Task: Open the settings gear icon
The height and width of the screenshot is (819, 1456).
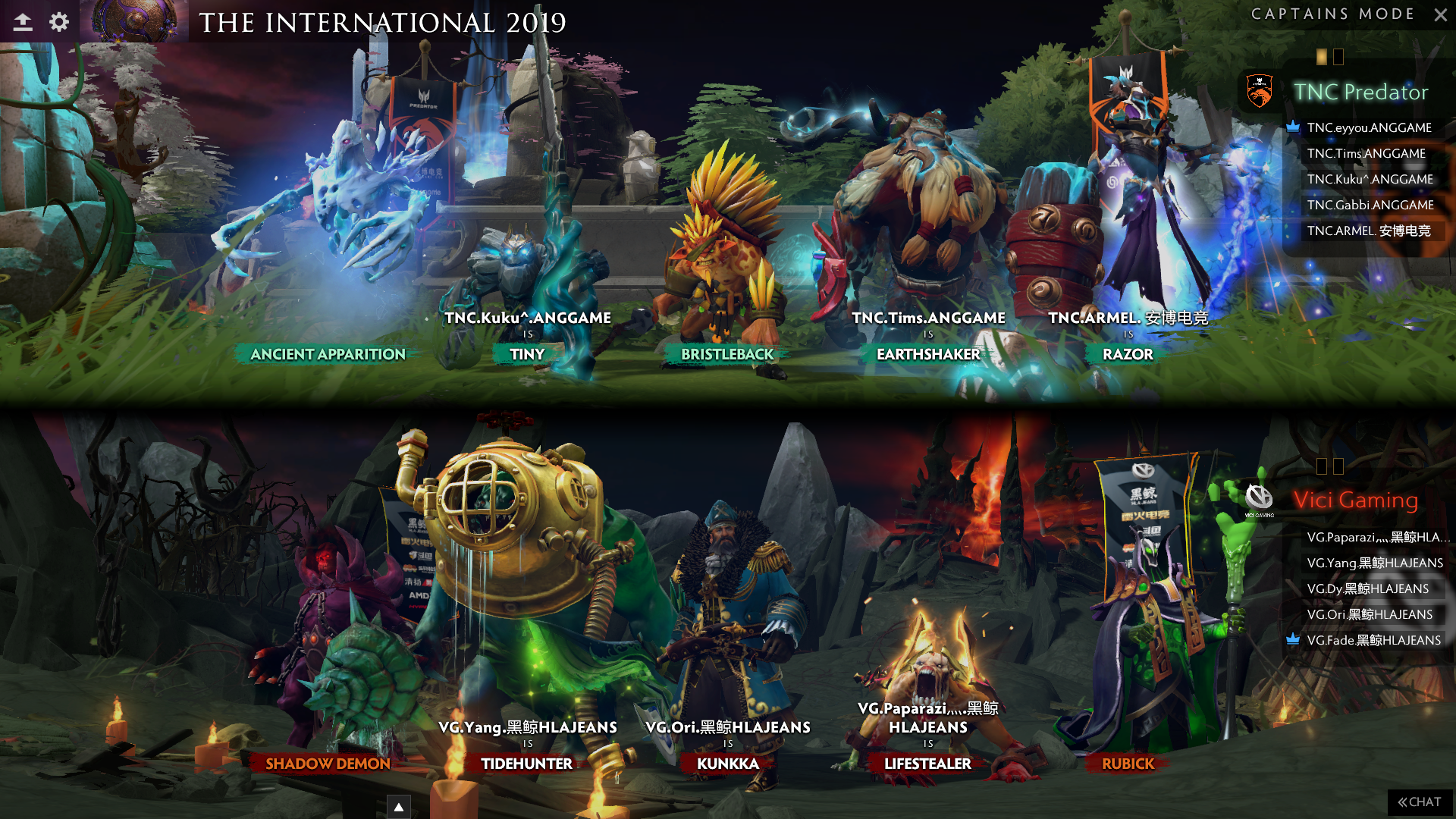Action: point(59,22)
